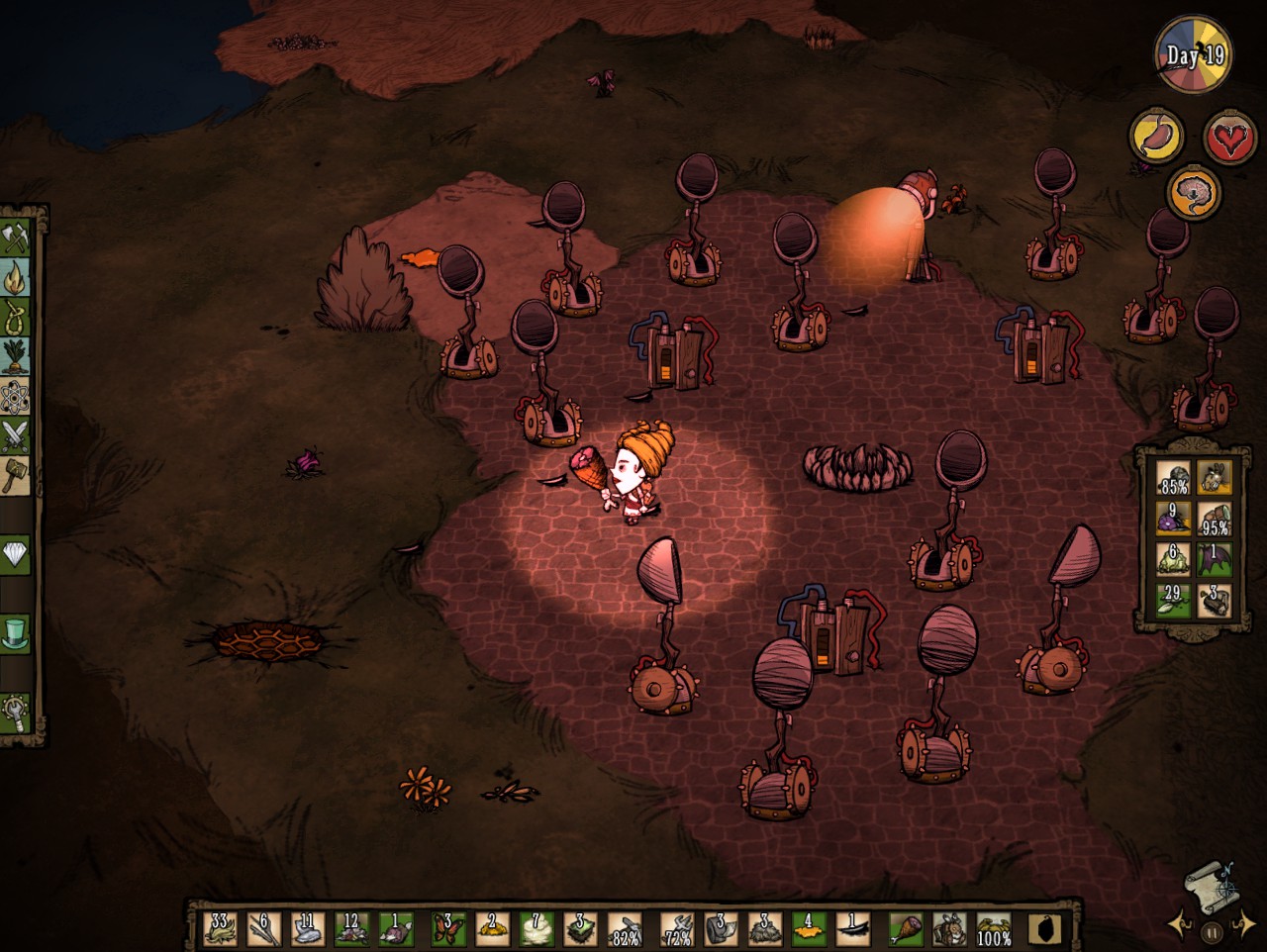Open the Structures hammer tab

pos(18,474)
